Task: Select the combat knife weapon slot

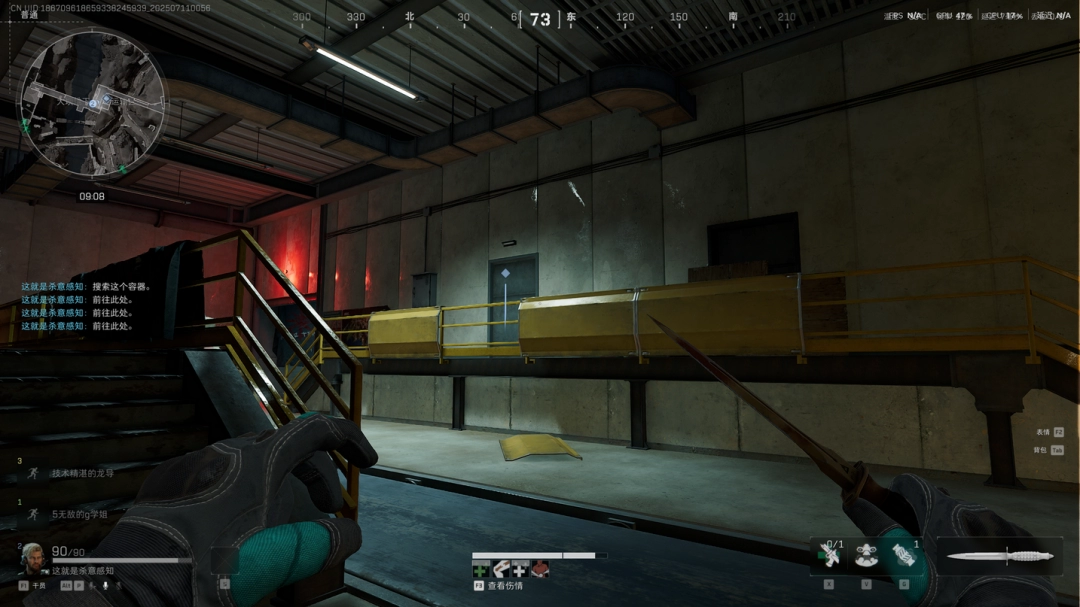Action: pyautogui.click(x=996, y=556)
